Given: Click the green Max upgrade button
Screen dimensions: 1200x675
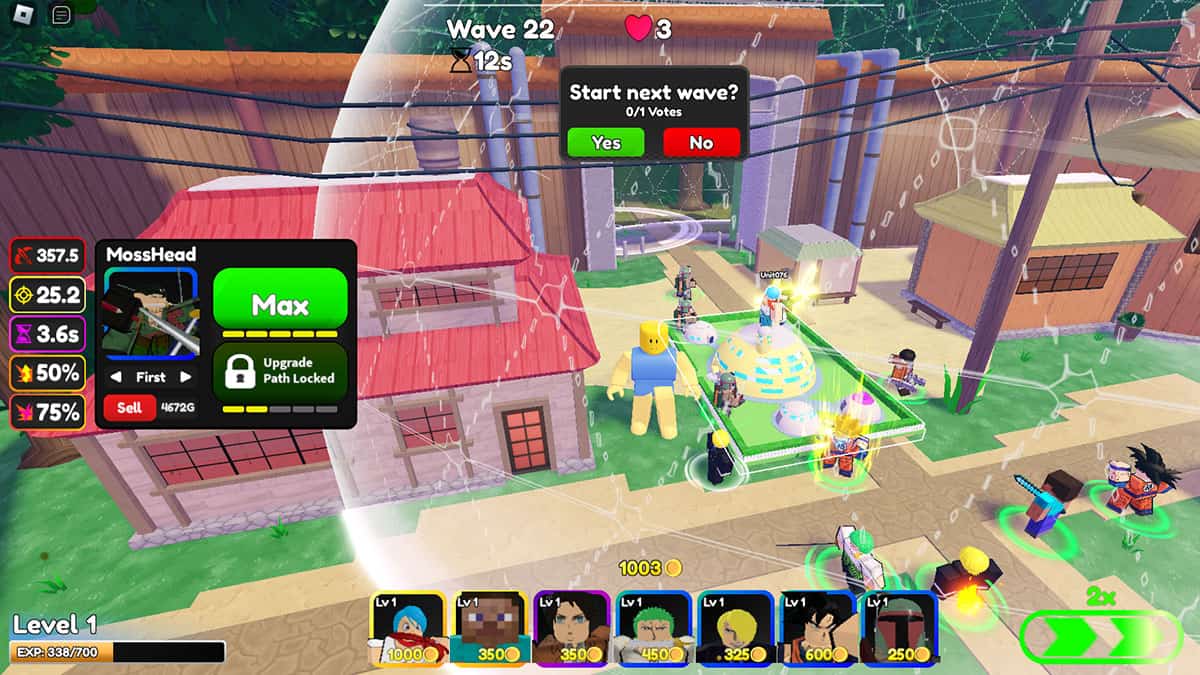Looking at the screenshot, I should (x=280, y=304).
